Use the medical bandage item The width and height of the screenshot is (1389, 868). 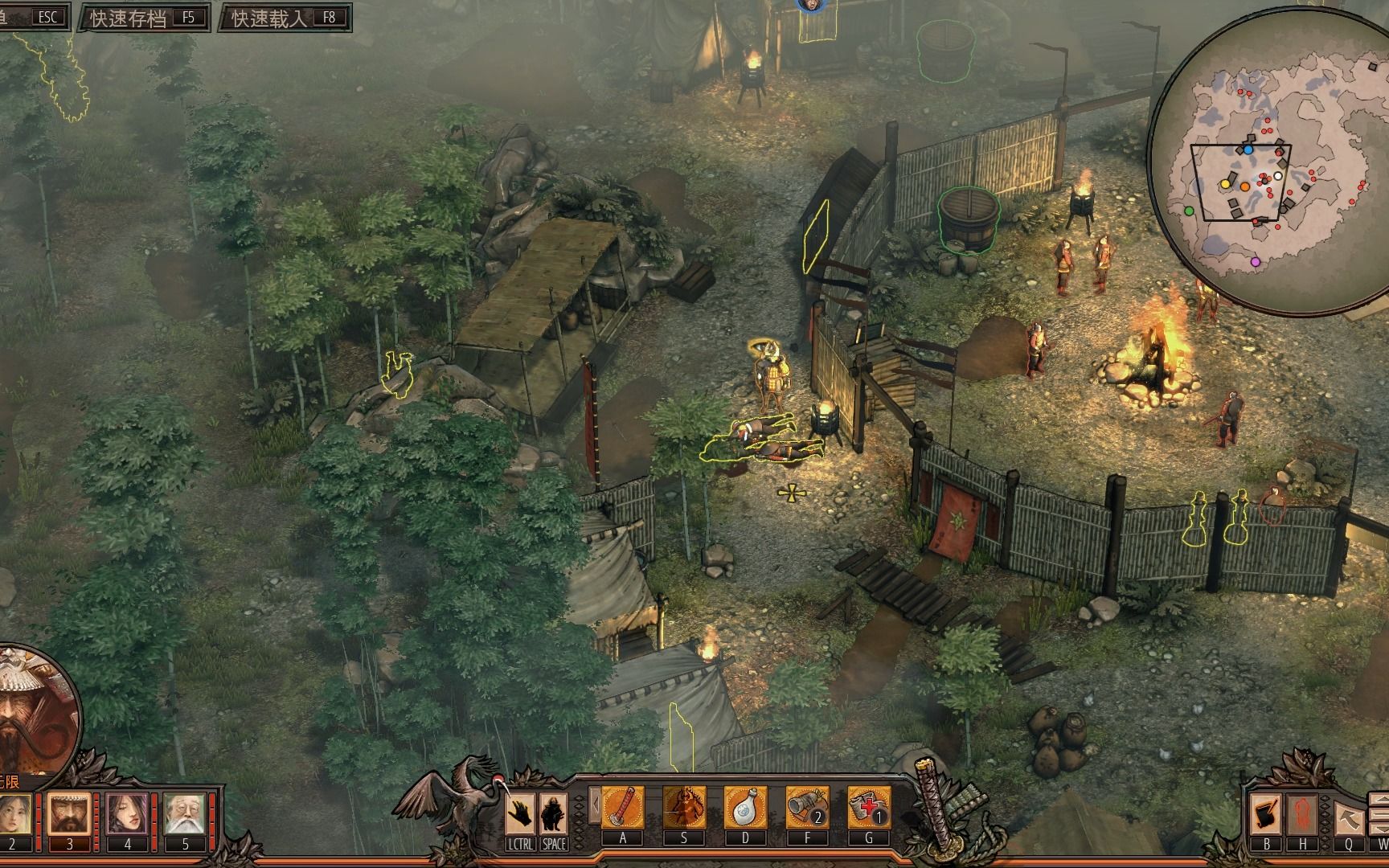(x=869, y=808)
